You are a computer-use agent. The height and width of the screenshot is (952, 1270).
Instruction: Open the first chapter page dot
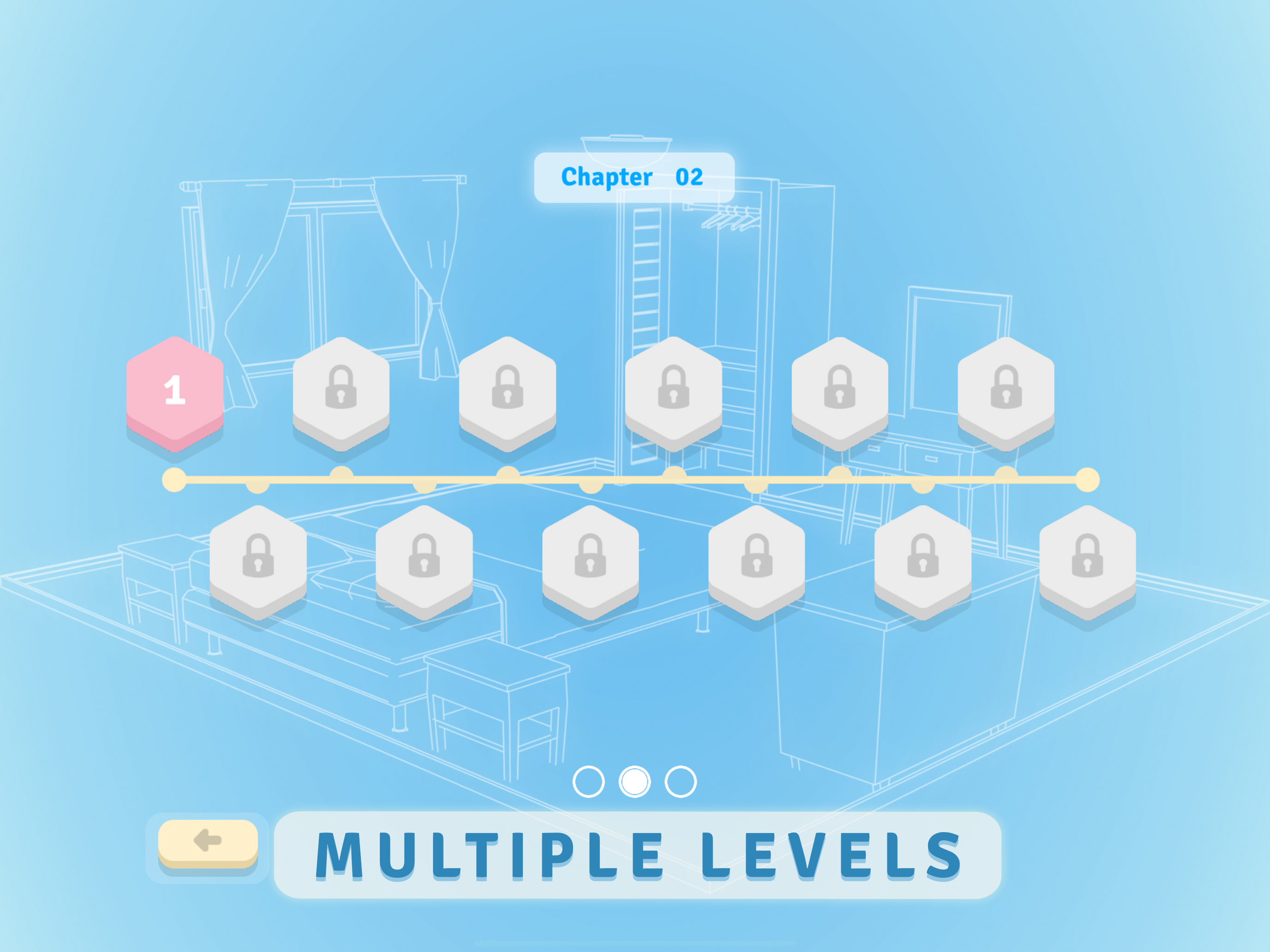coord(588,781)
